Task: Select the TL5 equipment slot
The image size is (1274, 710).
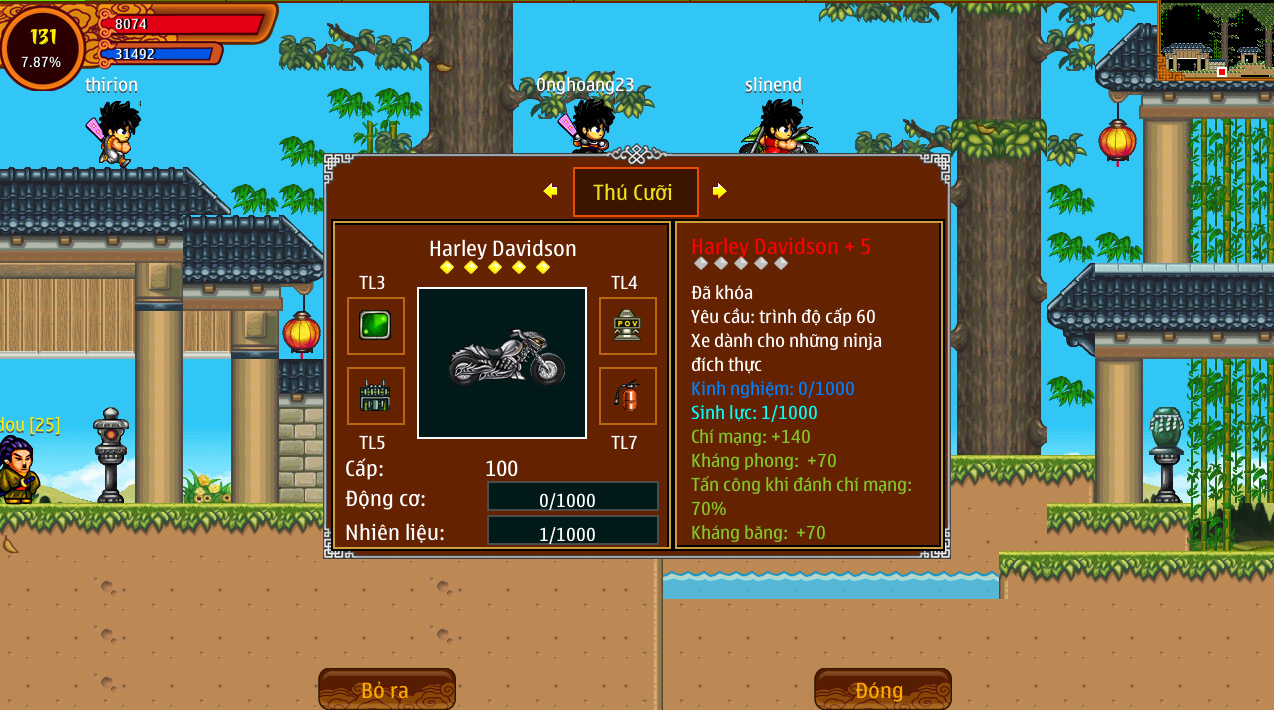Action: [x=376, y=396]
